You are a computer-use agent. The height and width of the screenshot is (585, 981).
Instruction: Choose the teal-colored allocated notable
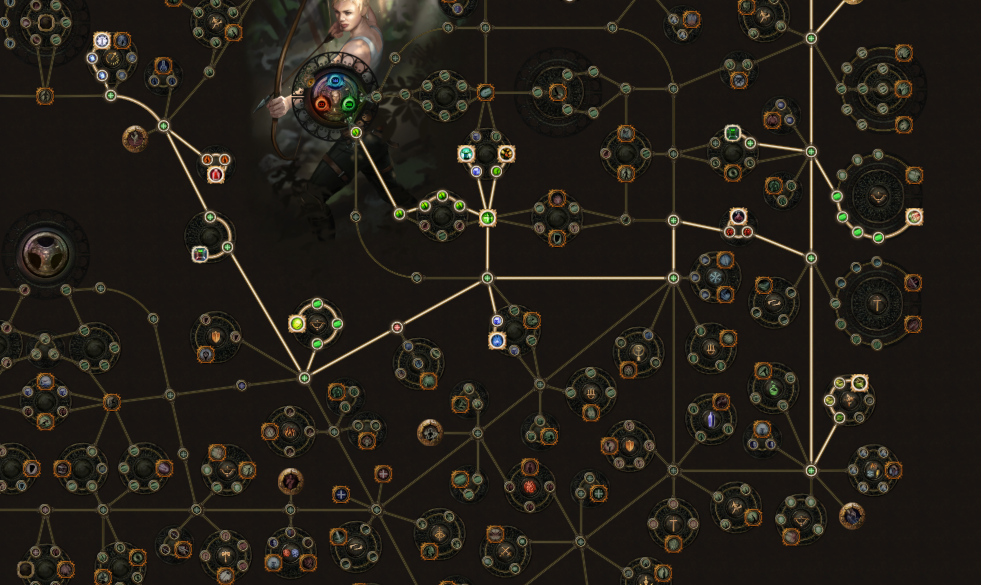[466, 153]
